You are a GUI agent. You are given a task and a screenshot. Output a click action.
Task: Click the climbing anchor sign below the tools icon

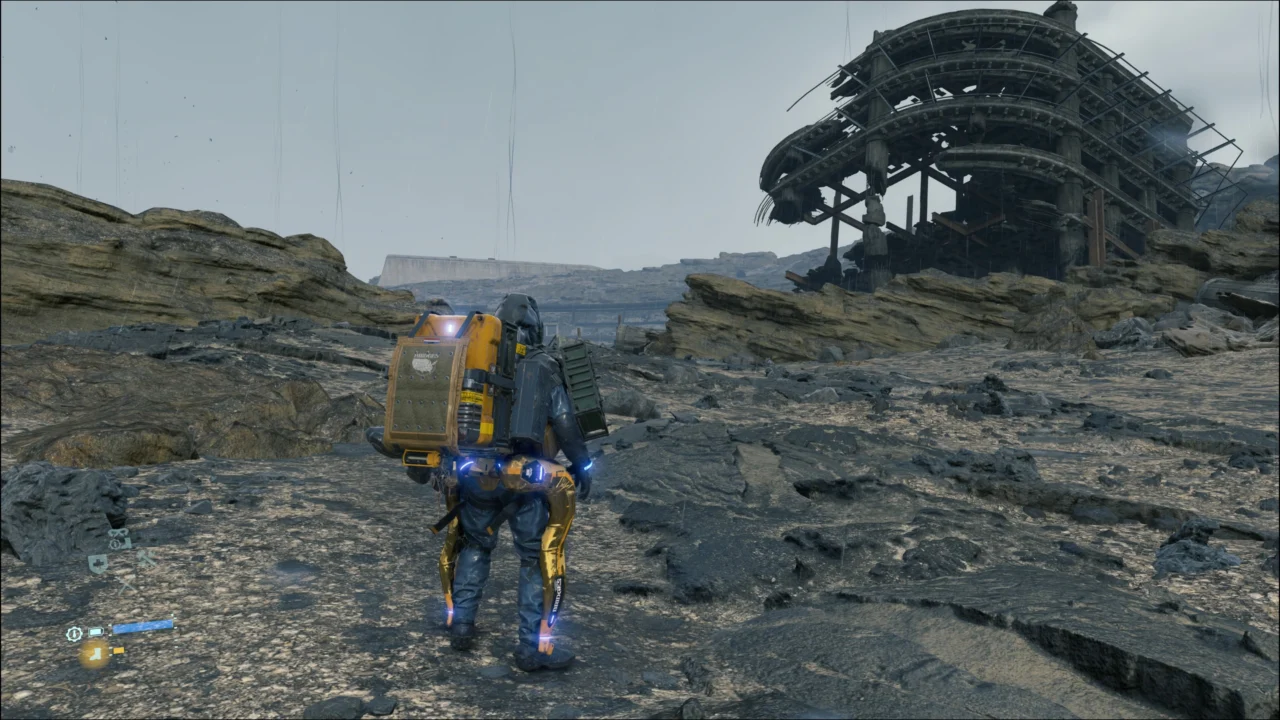(x=126, y=585)
